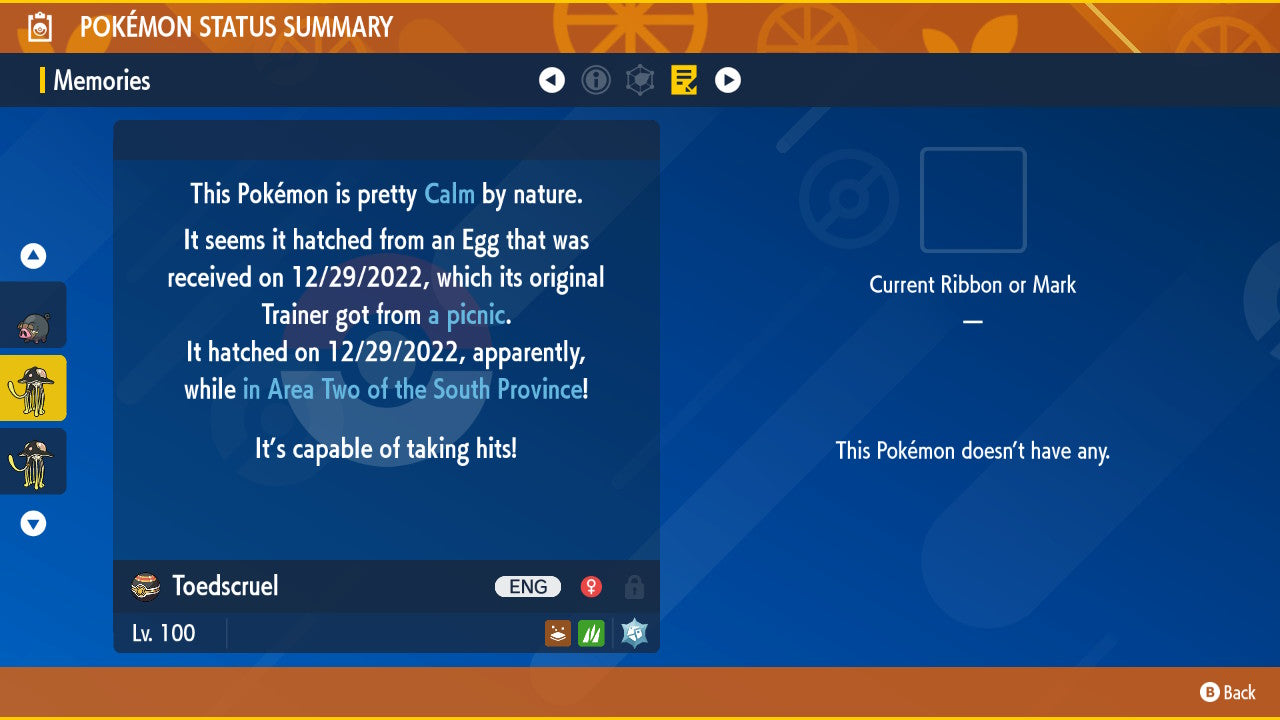Click the blue Tera jewel icon
Viewport: 1280px width, 720px height.
click(x=633, y=632)
